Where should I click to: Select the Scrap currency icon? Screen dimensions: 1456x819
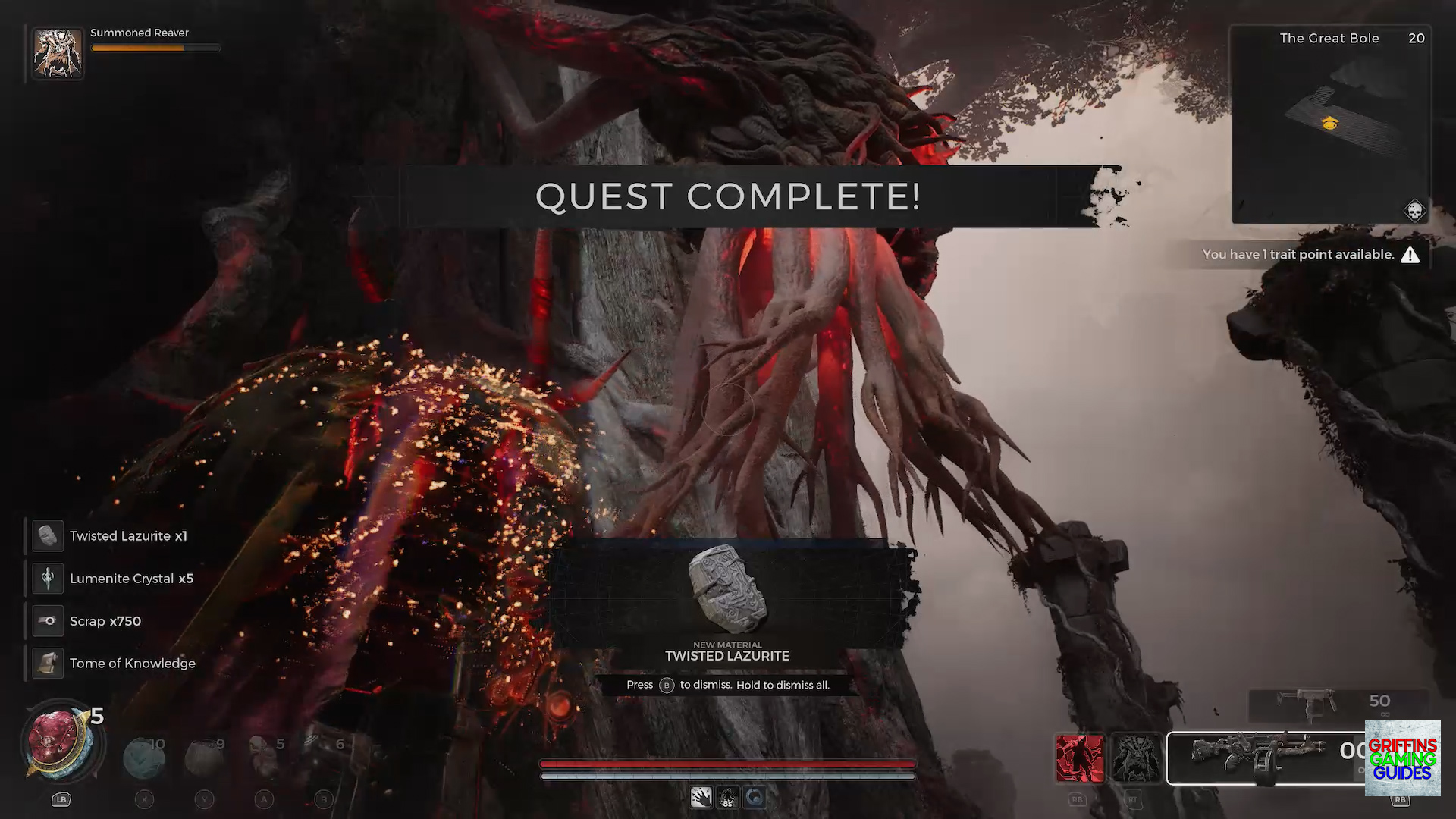point(48,620)
